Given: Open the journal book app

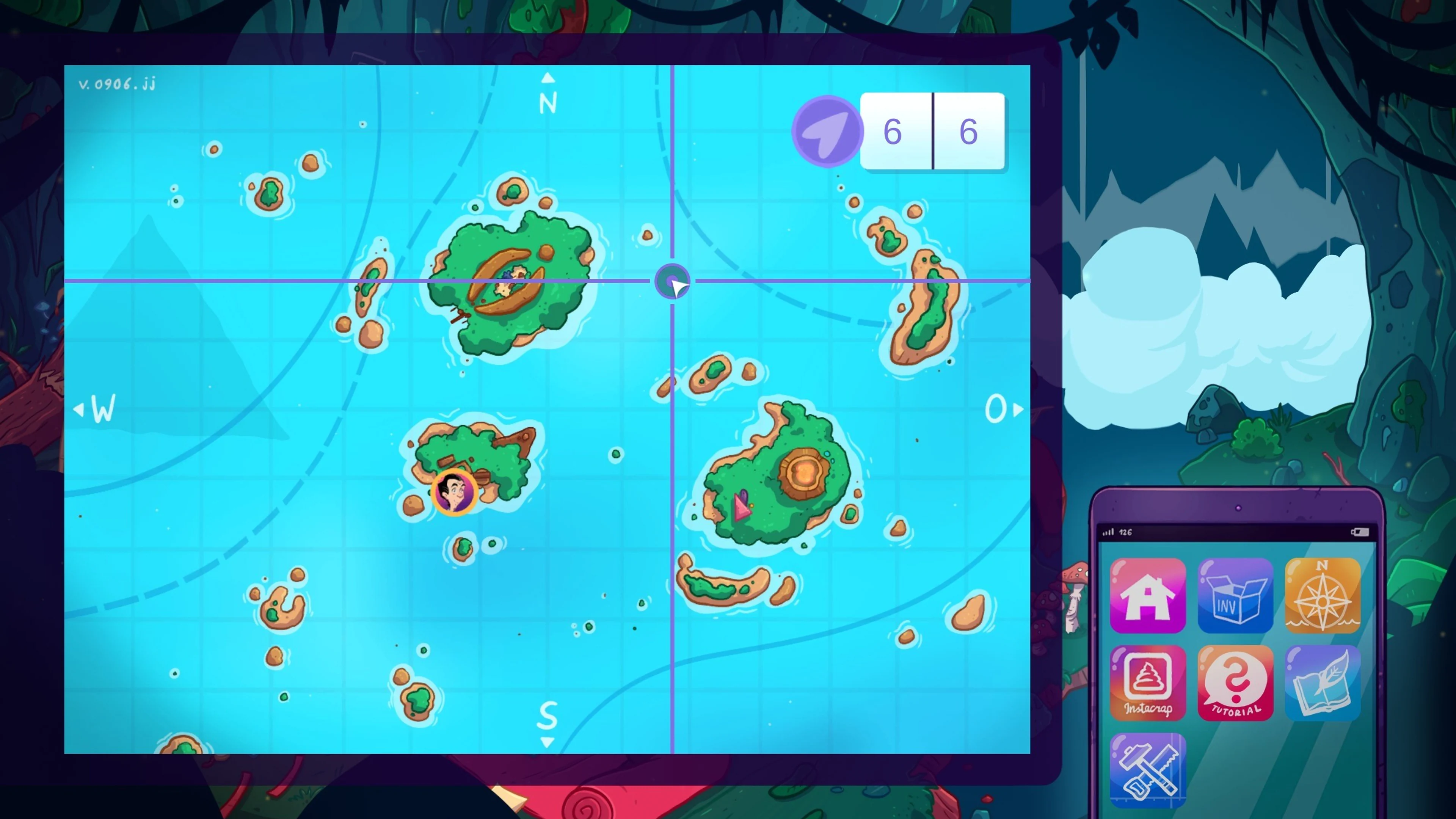Looking at the screenshot, I should (x=1323, y=682).
